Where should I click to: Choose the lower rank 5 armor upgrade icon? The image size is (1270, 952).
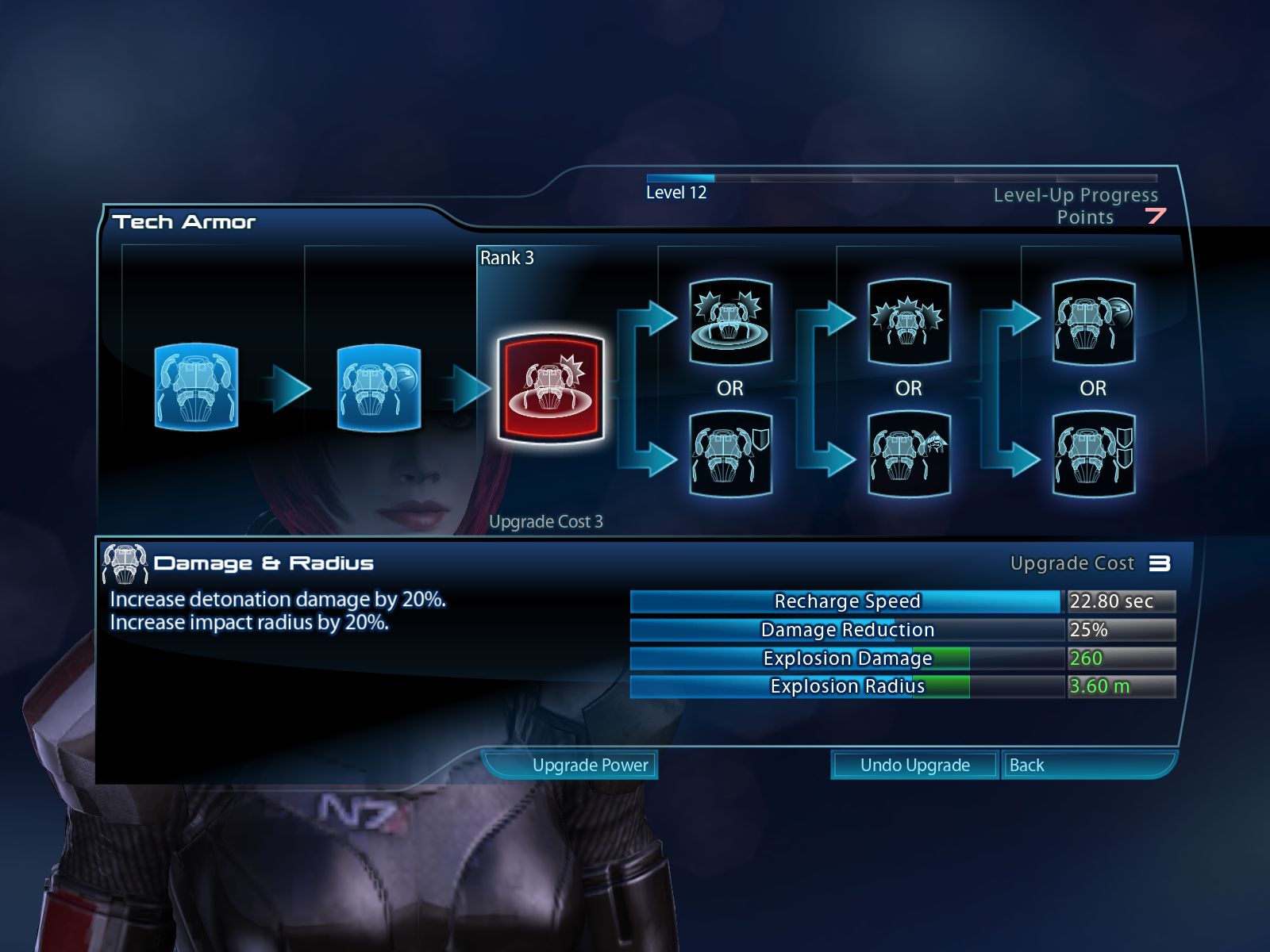coord(909,454)
